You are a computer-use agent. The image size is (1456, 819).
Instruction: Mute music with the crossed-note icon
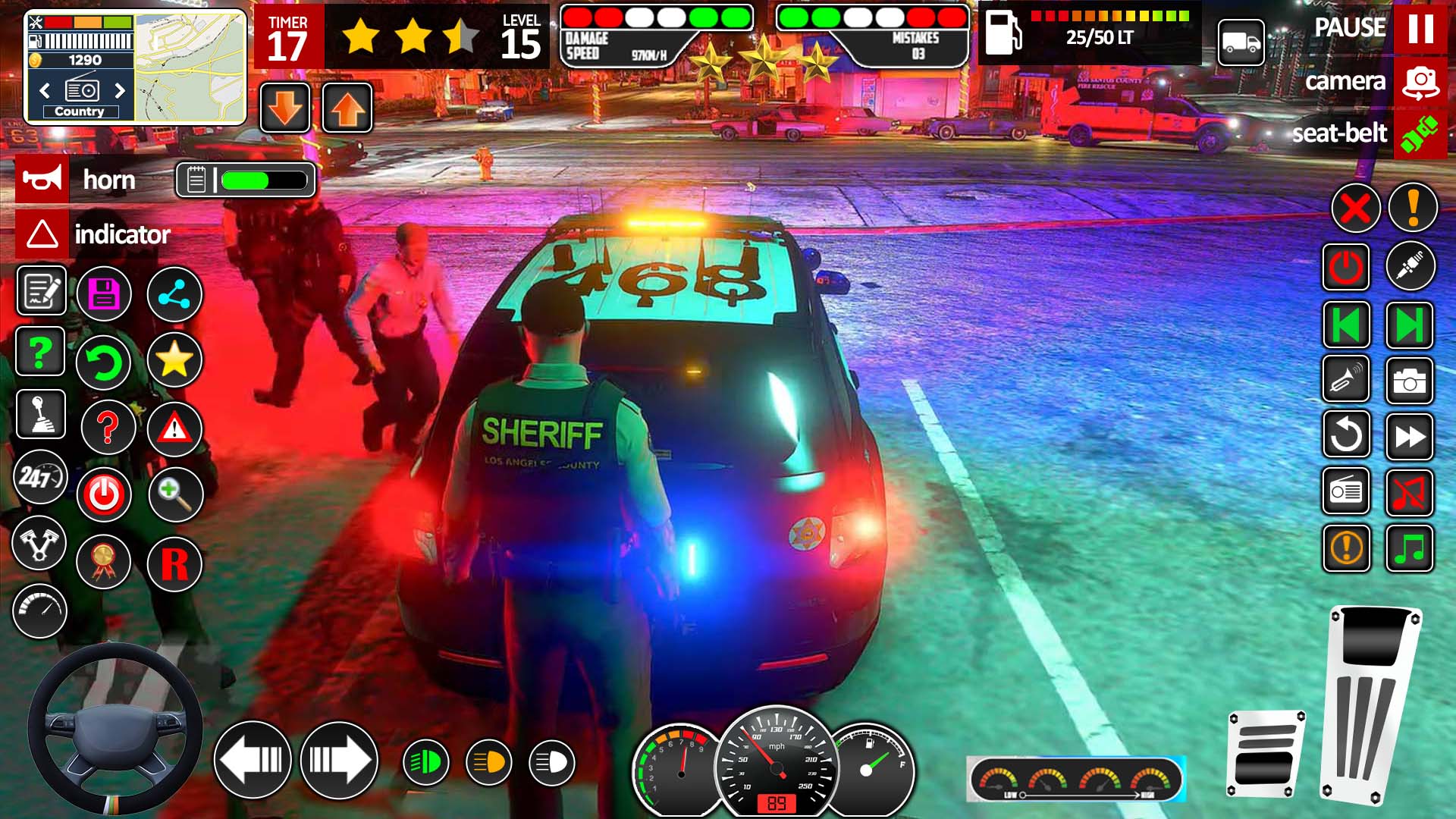[1409, 493]
